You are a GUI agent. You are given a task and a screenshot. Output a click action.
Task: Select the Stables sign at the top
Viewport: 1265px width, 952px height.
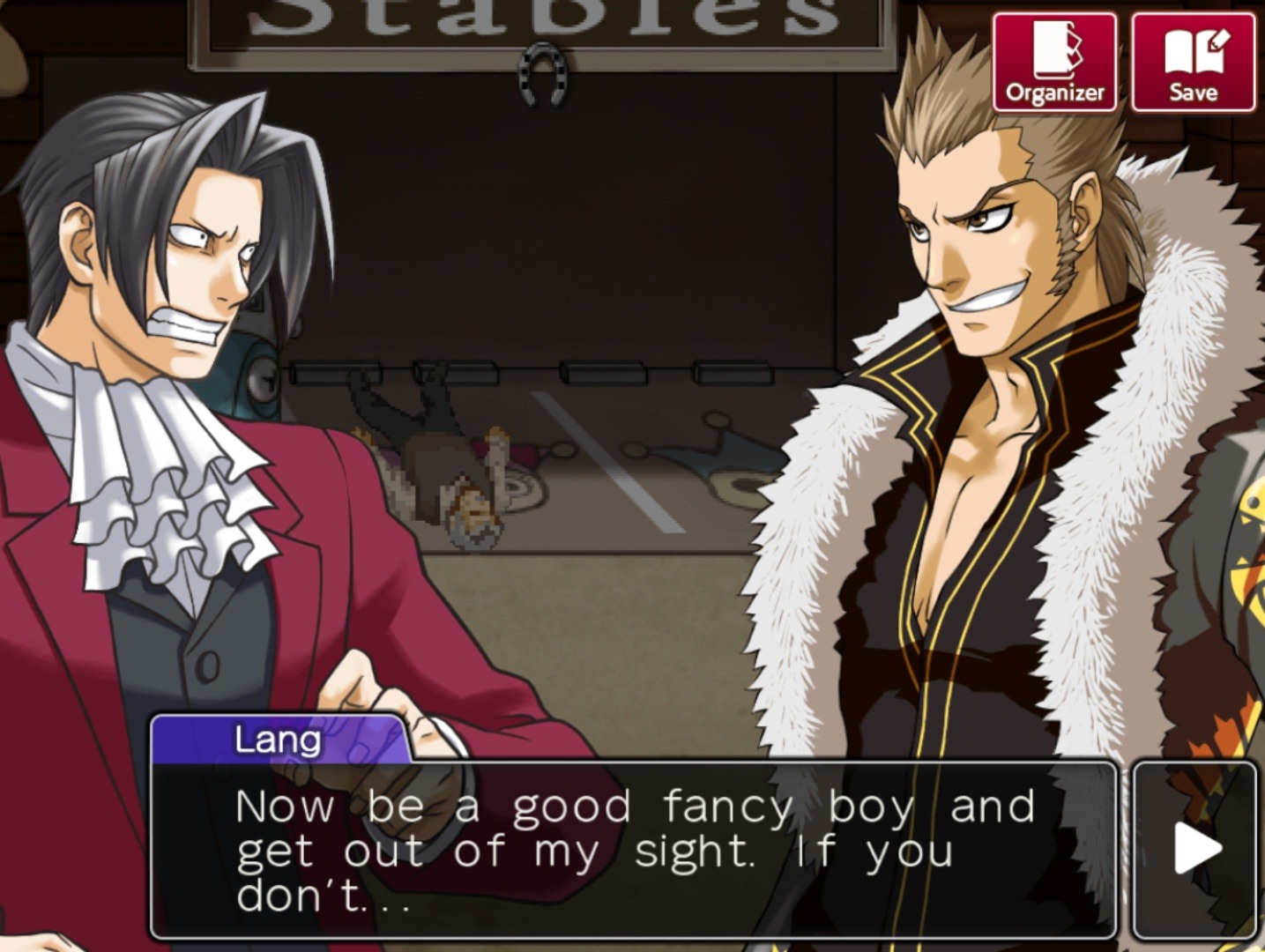520,18
